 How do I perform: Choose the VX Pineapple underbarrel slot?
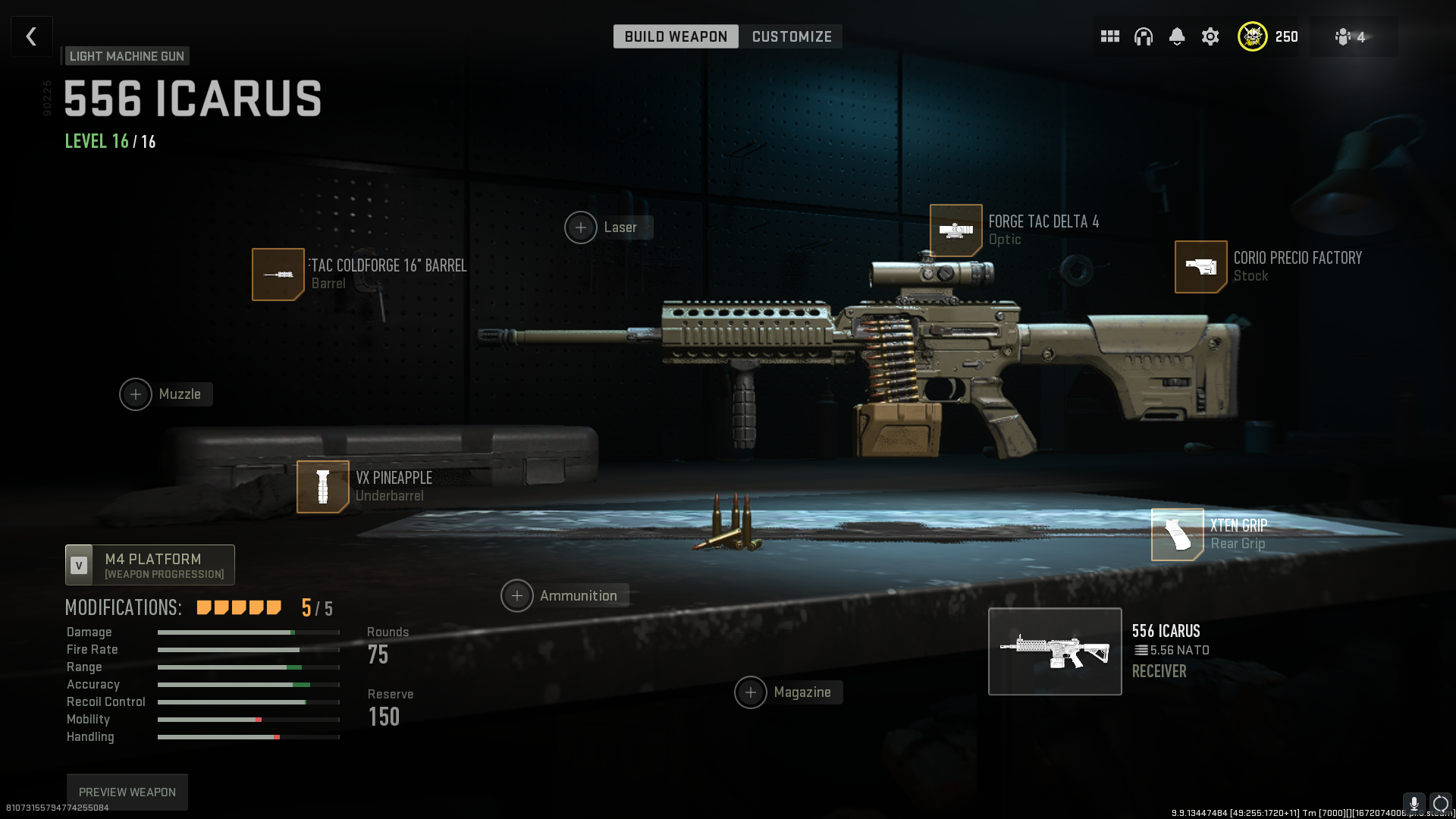[x=323, y=487]
